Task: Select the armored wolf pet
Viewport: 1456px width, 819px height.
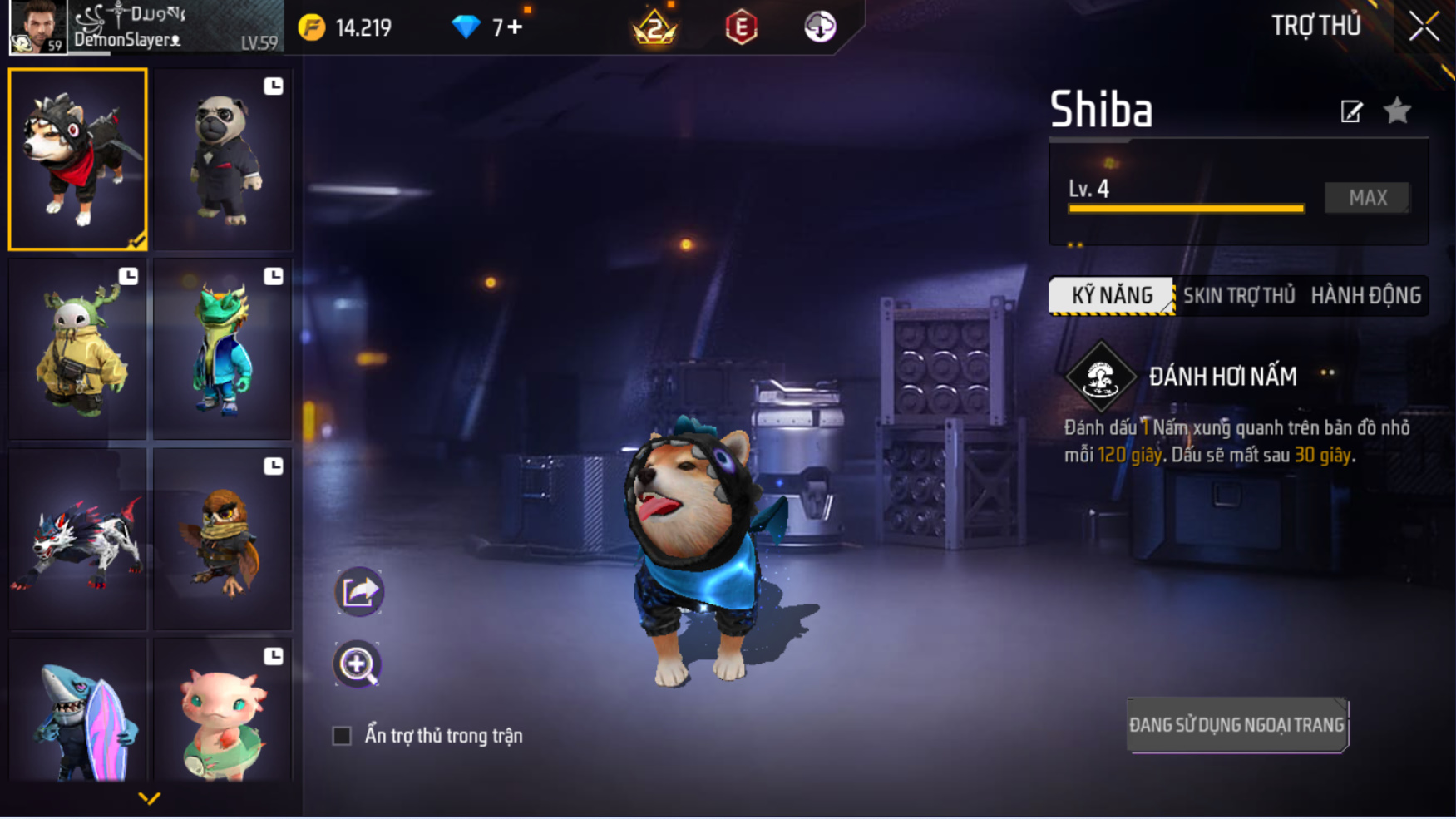Action: 78,540
